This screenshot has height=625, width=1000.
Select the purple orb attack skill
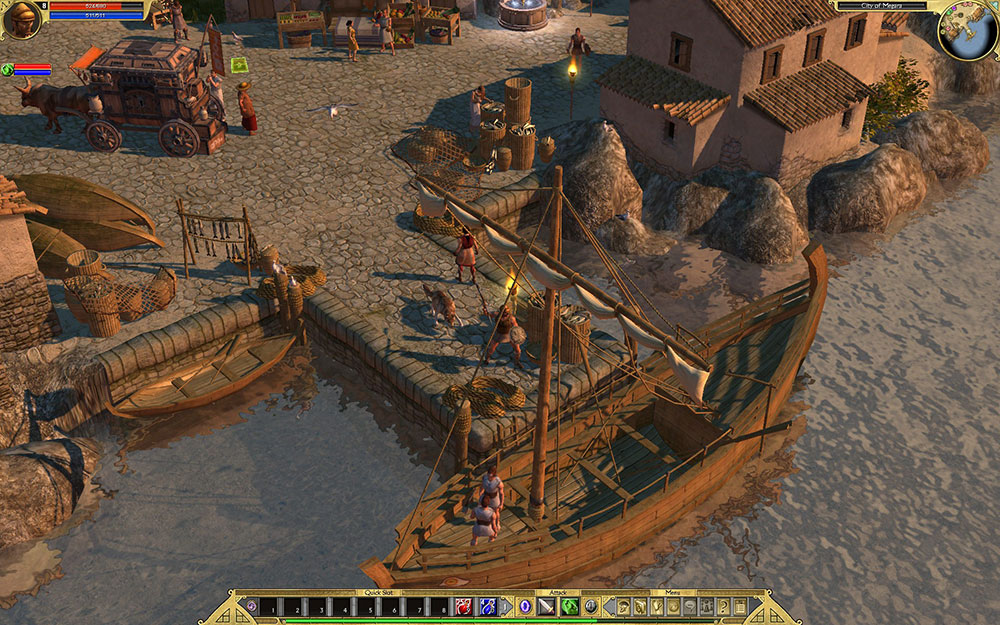point(524,606)
